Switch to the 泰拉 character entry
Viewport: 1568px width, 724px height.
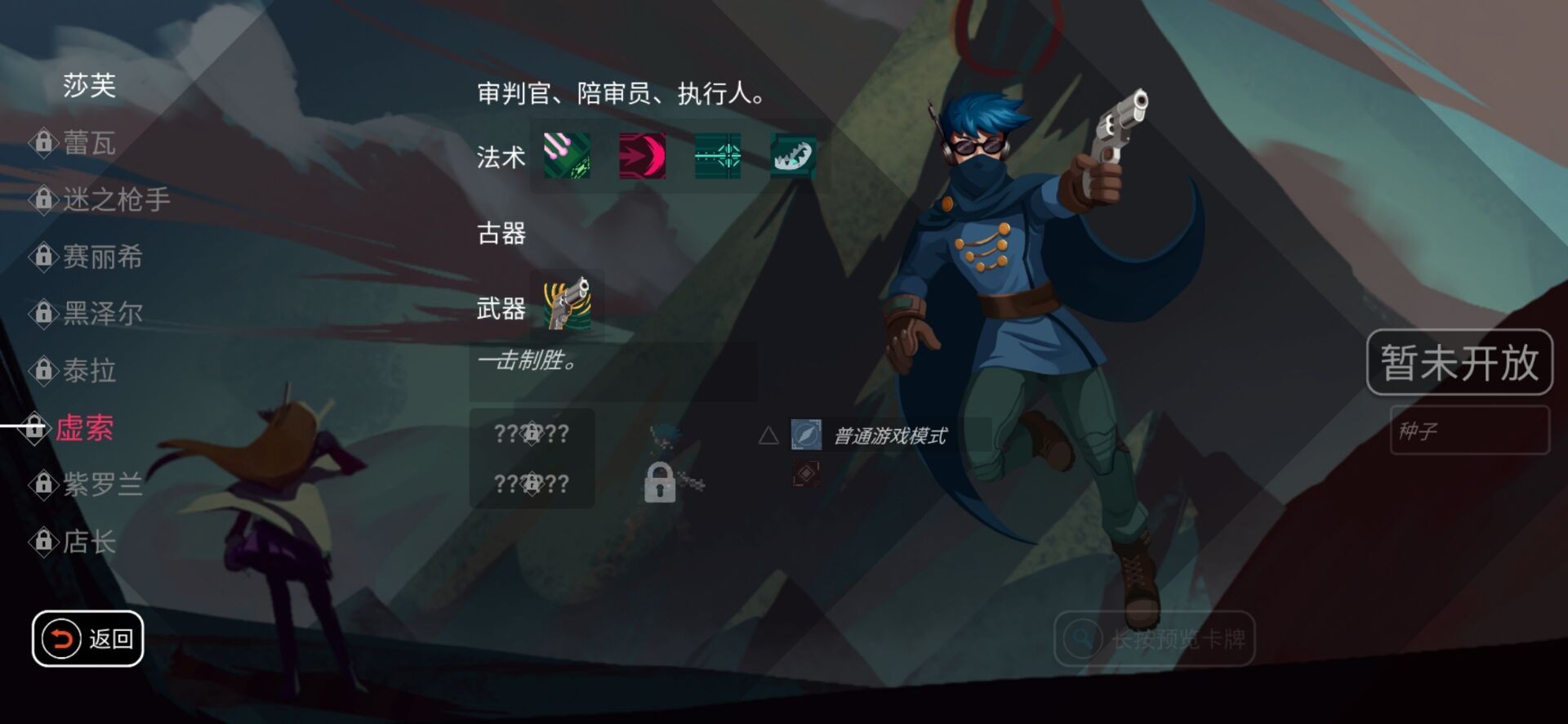90,372
